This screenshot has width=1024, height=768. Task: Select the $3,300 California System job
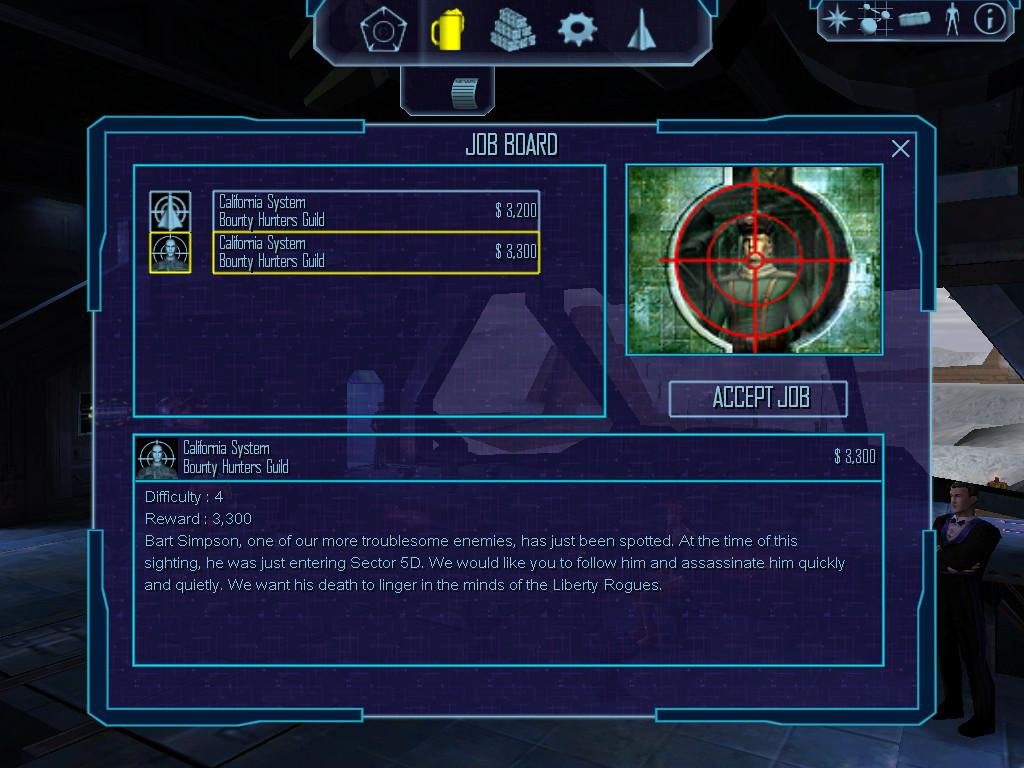[x=376, y=252]
